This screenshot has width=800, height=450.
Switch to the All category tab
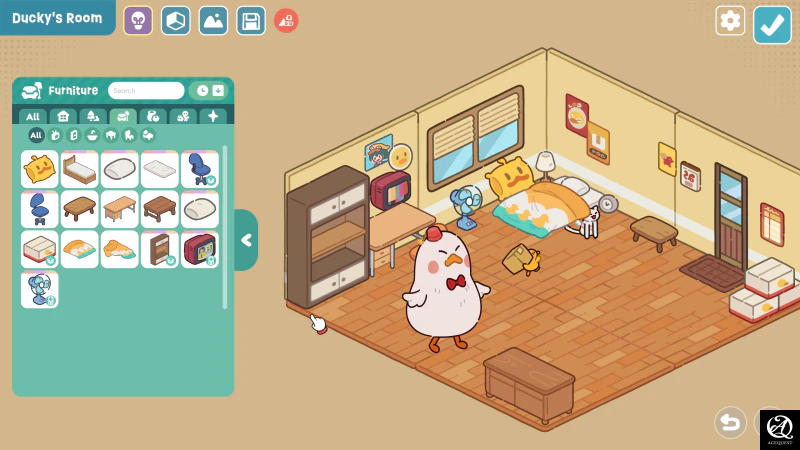tap(33, 117)
